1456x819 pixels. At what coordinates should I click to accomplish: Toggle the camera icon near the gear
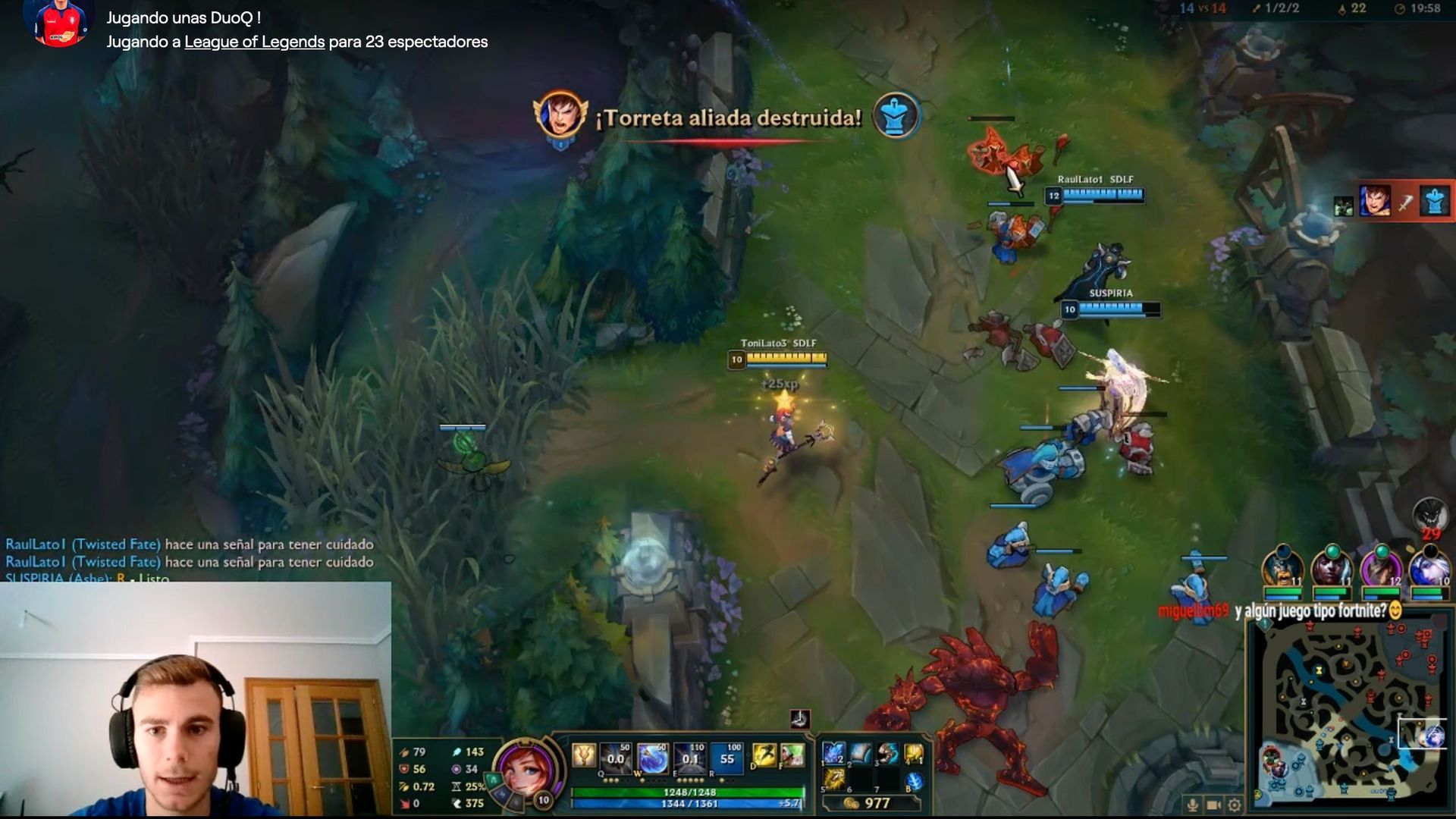pos(1213,805)
